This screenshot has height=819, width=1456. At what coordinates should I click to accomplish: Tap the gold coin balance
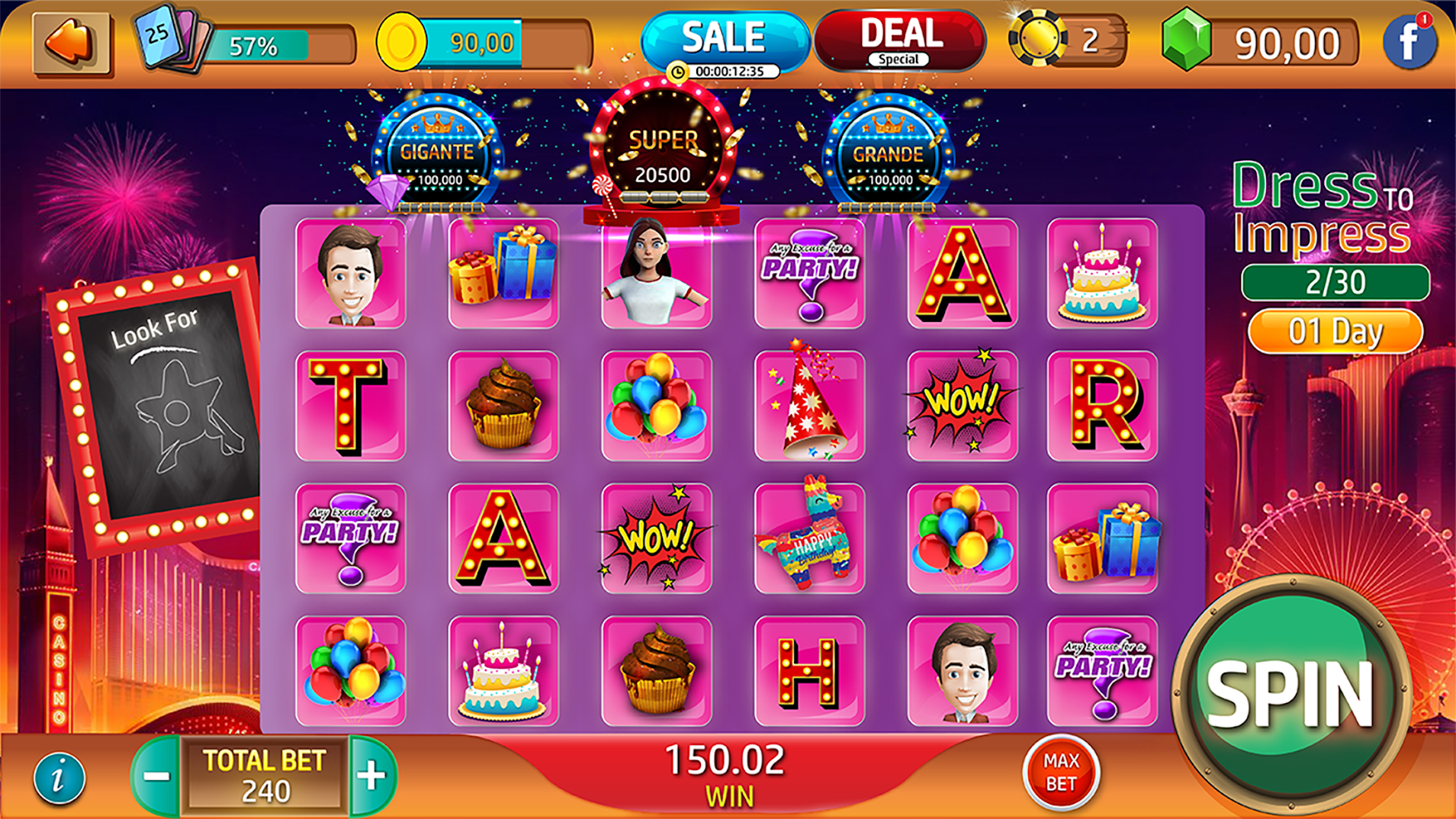point(484,43)
